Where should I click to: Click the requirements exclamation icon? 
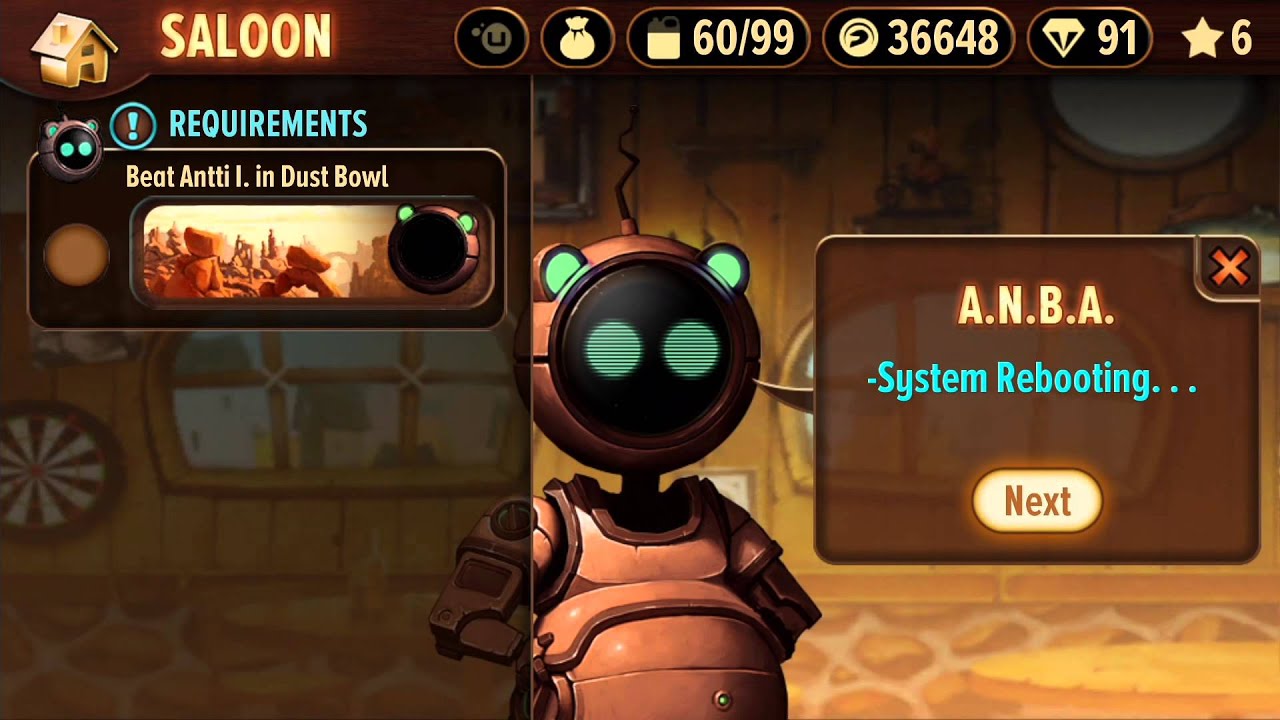[x=133, y=125]
